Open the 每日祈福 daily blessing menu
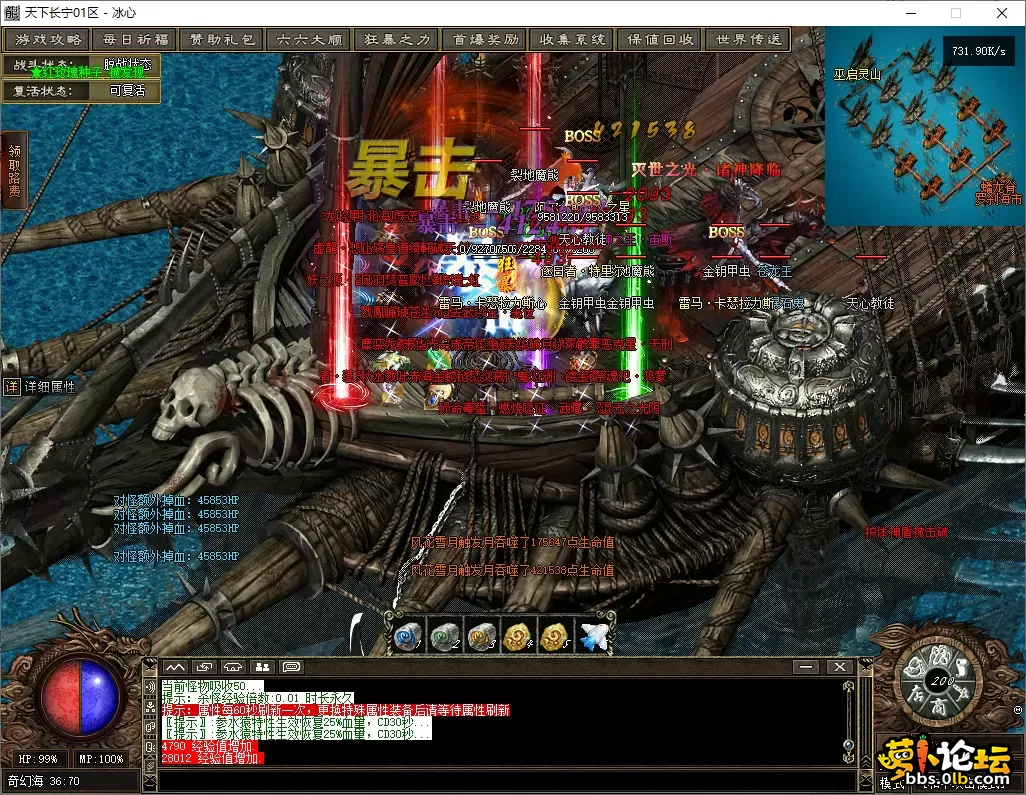Viewport: 1026px width, 795px height. coord(135,40)
